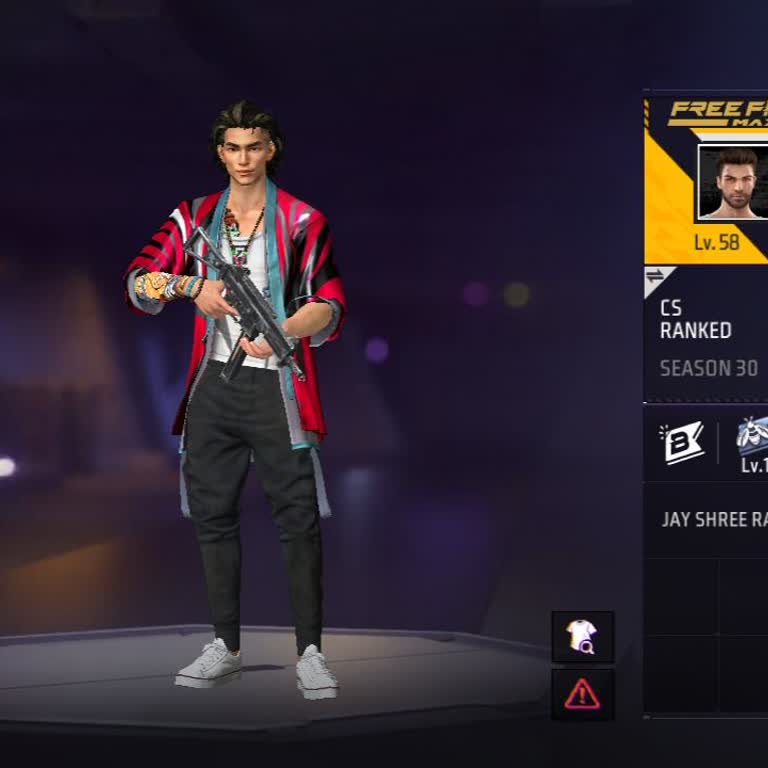Click the red warning triangle report button
This screenshot has width=768, height=768.
click(582, 694)
